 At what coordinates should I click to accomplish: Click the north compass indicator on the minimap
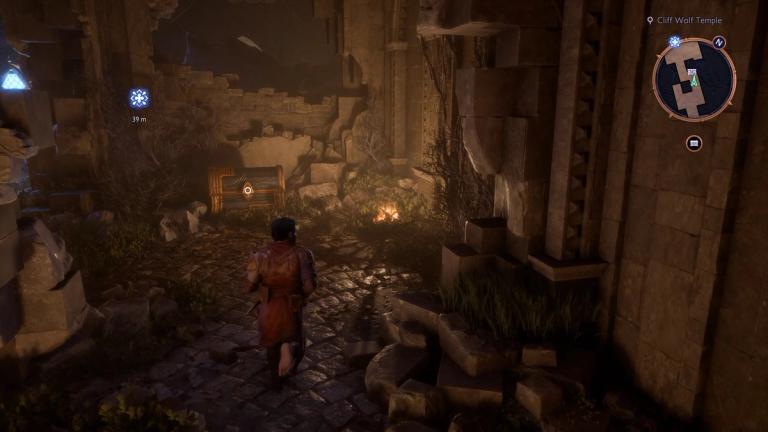pyautogui.click(x=720, y=42)
